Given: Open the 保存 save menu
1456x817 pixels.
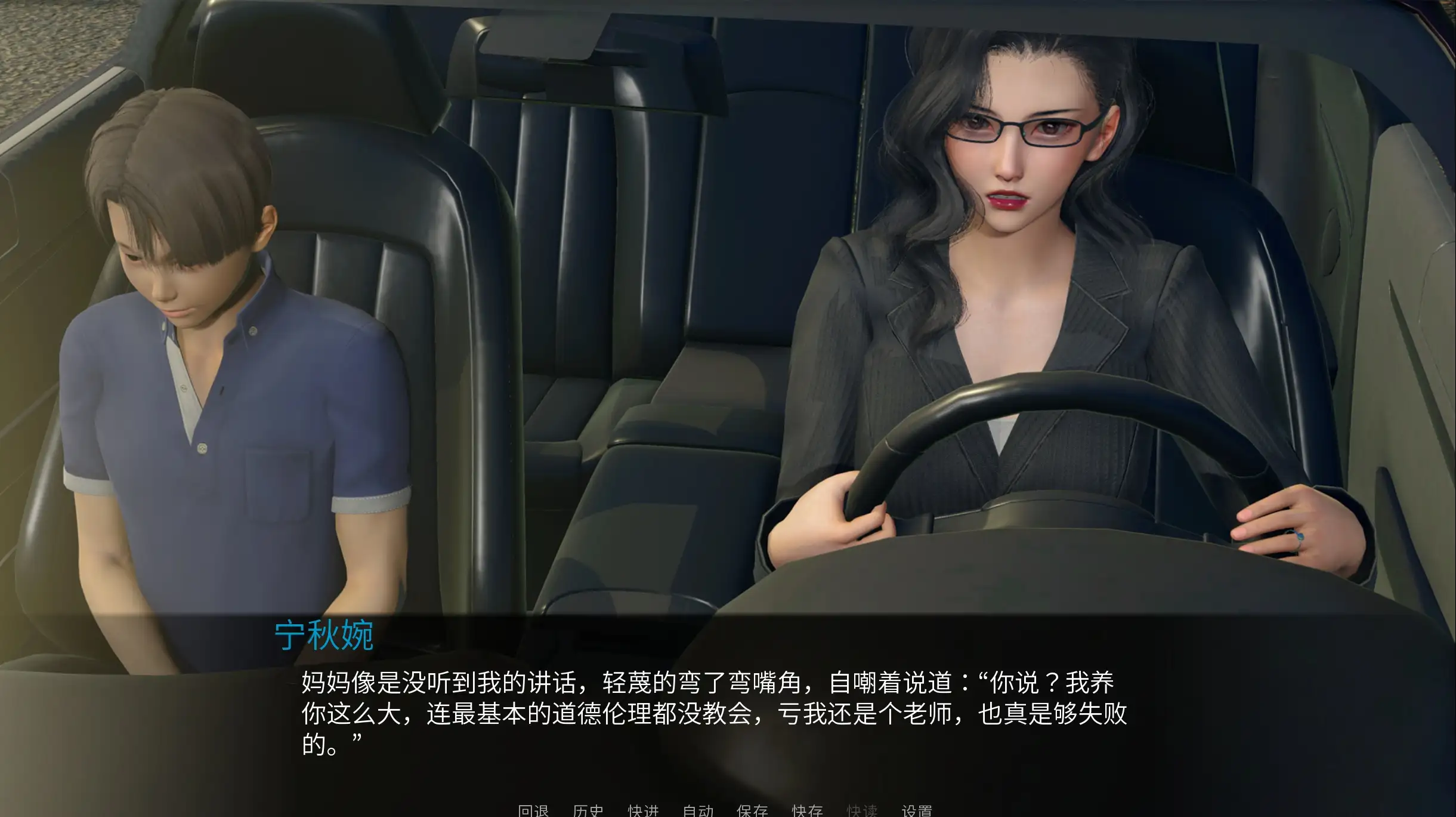Looking at the screenshot, I should click(752, 810).
